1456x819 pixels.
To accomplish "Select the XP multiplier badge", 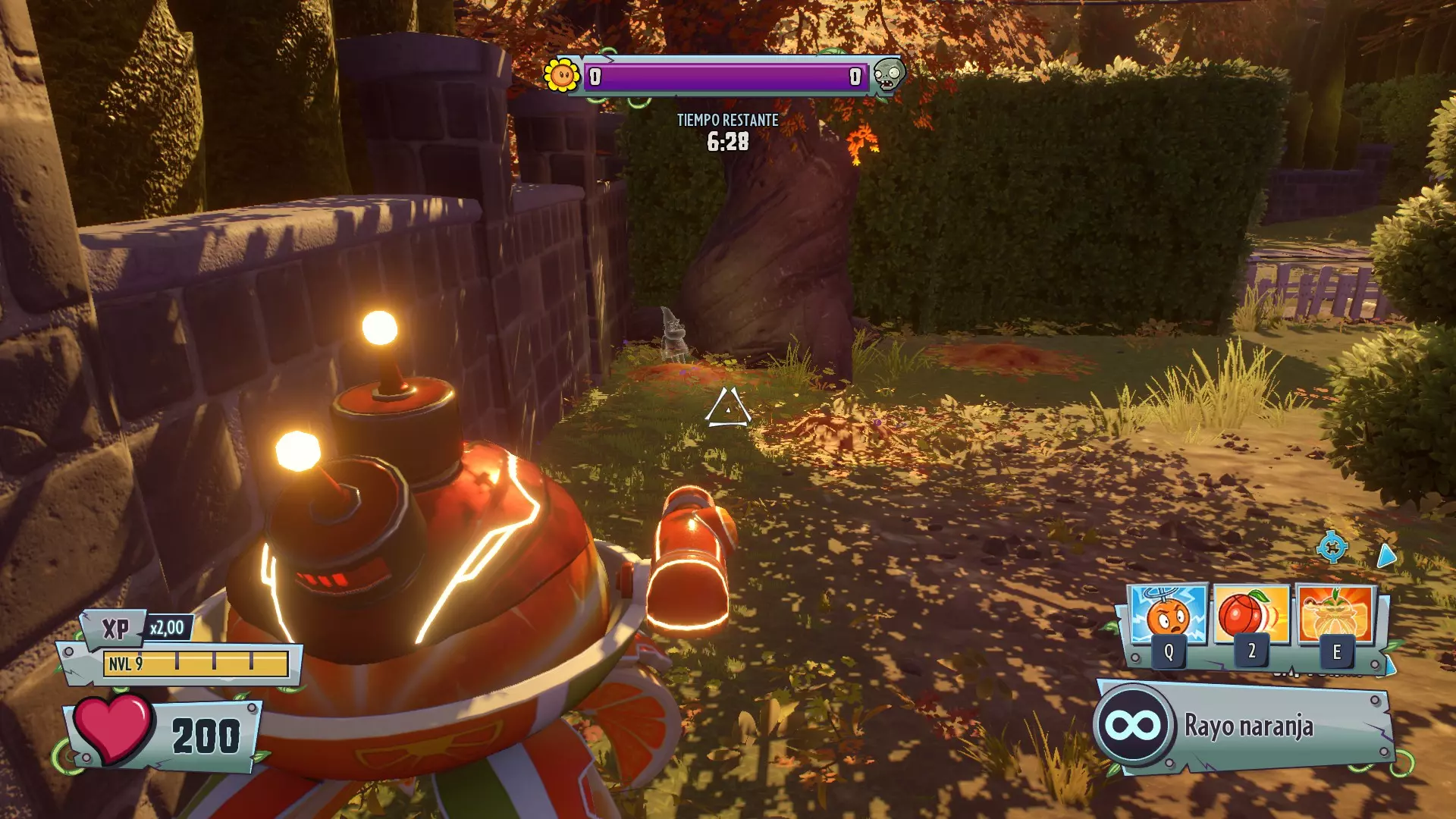I will [x=167, y=628].
